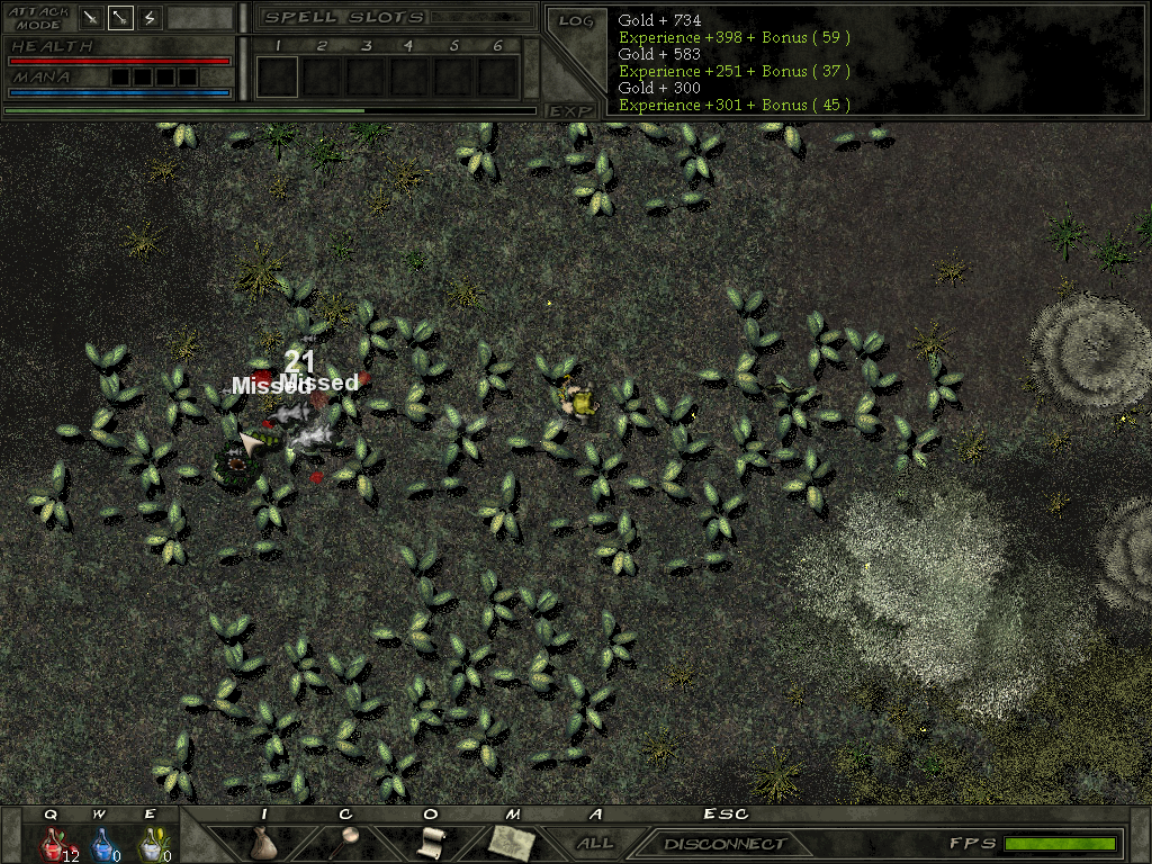Disconnect from the game
The width and height of the screenshot is (1152, 864).
723,844
